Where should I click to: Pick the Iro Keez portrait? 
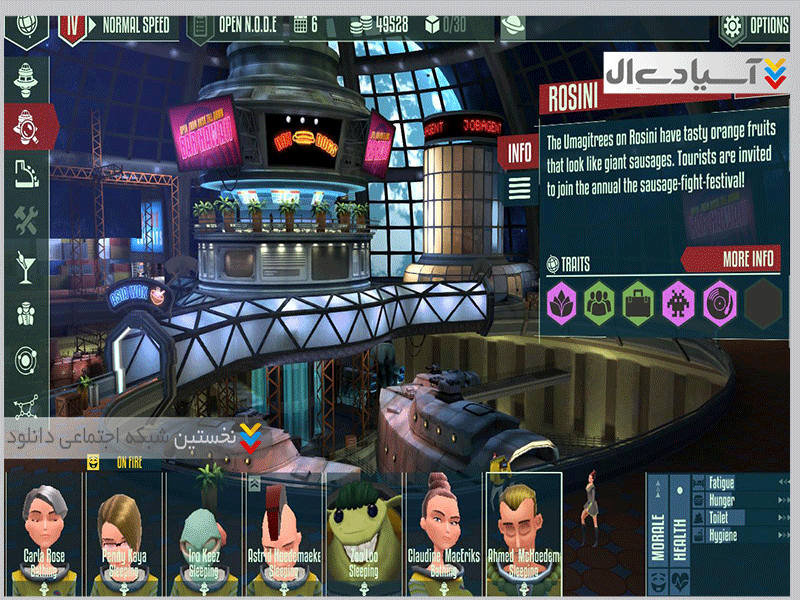coord(204,530)
